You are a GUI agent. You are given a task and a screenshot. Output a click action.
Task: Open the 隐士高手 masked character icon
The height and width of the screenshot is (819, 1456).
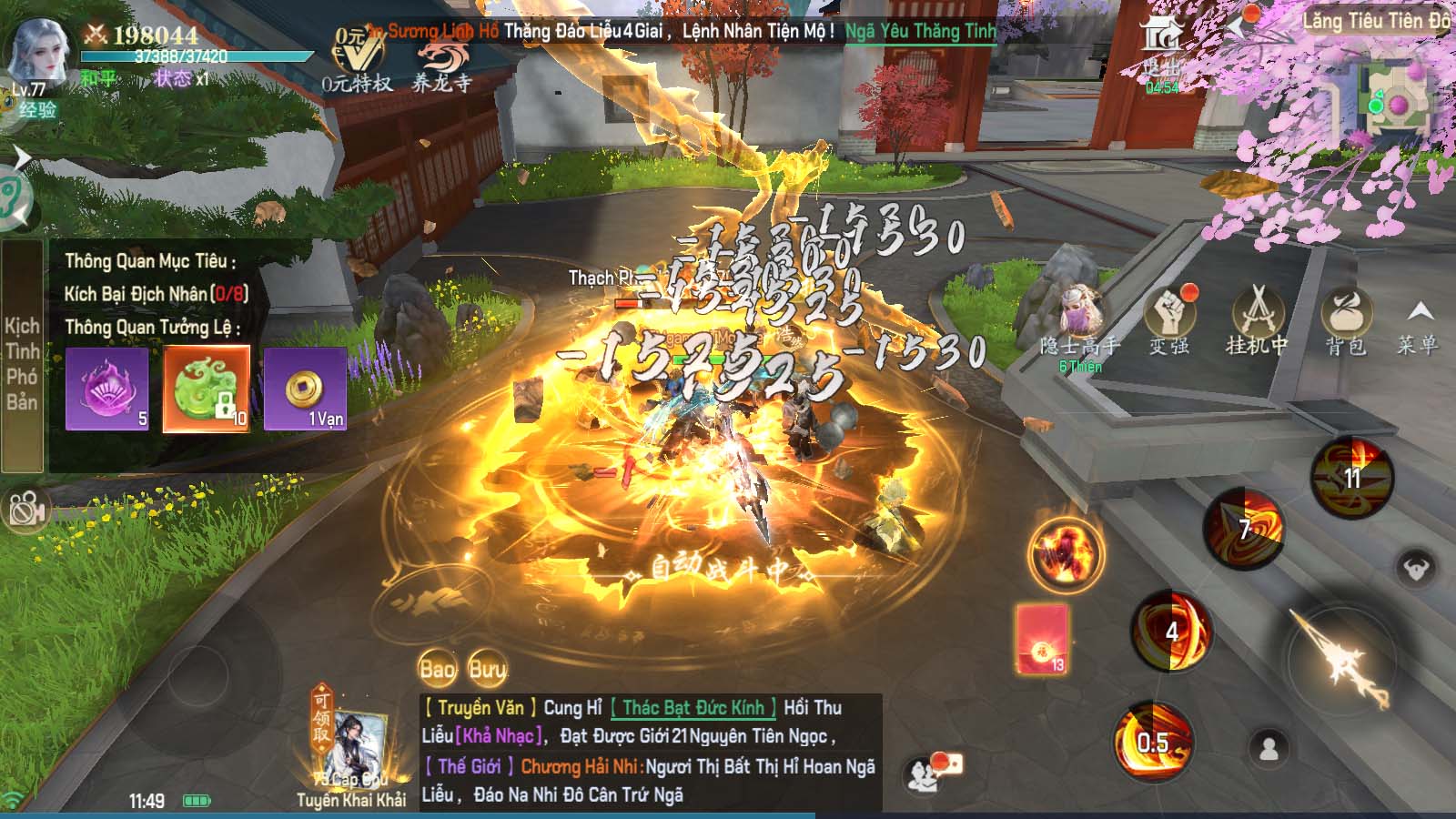pos(1080,318)
